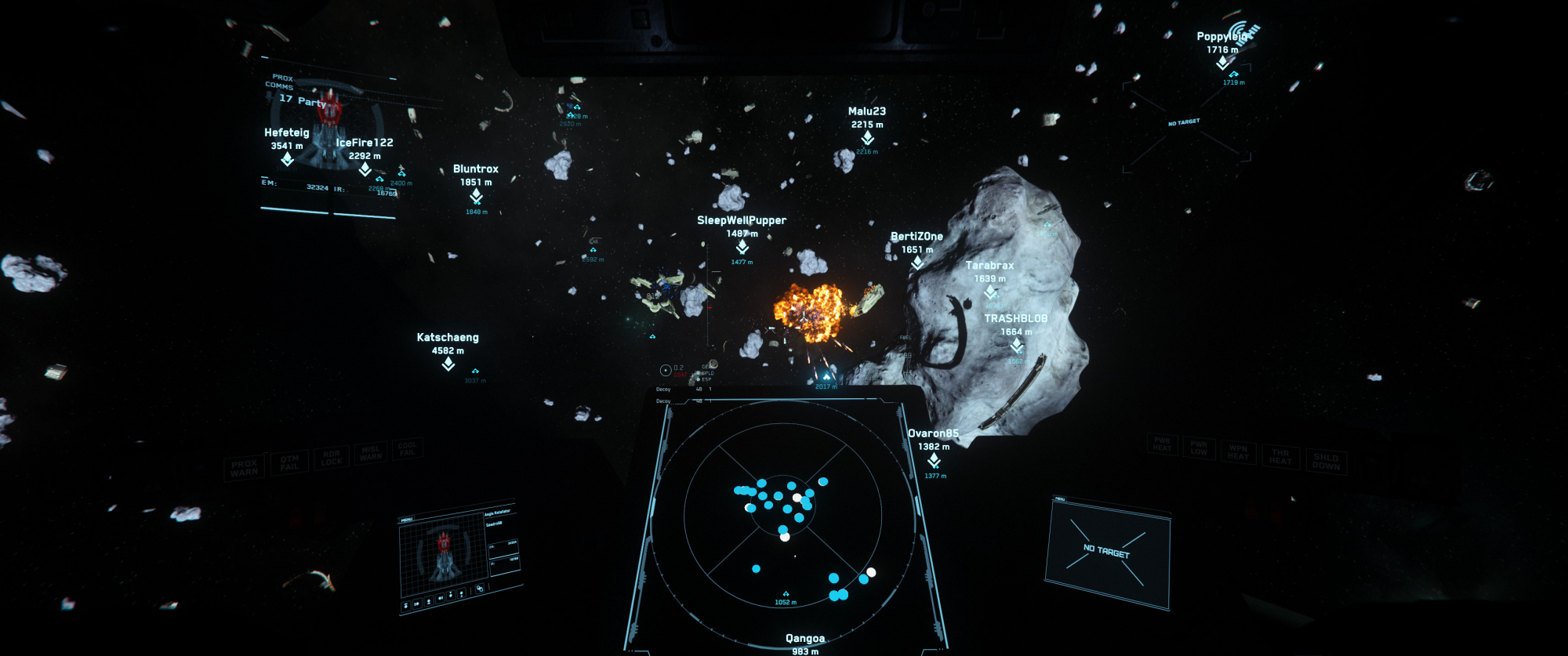The height and width of the screenshot is (656, 1568).
Task: Choose the Hefeteig player marker
Action: (287, 159)
